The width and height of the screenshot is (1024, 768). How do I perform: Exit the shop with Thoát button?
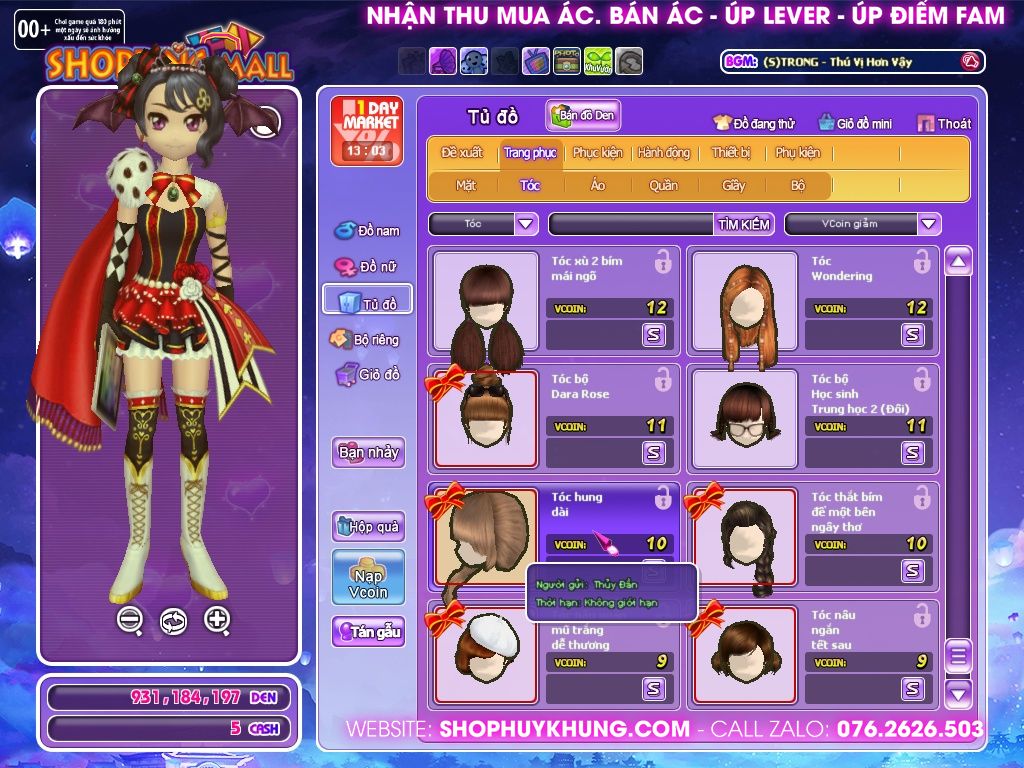(x=944, y=124)
